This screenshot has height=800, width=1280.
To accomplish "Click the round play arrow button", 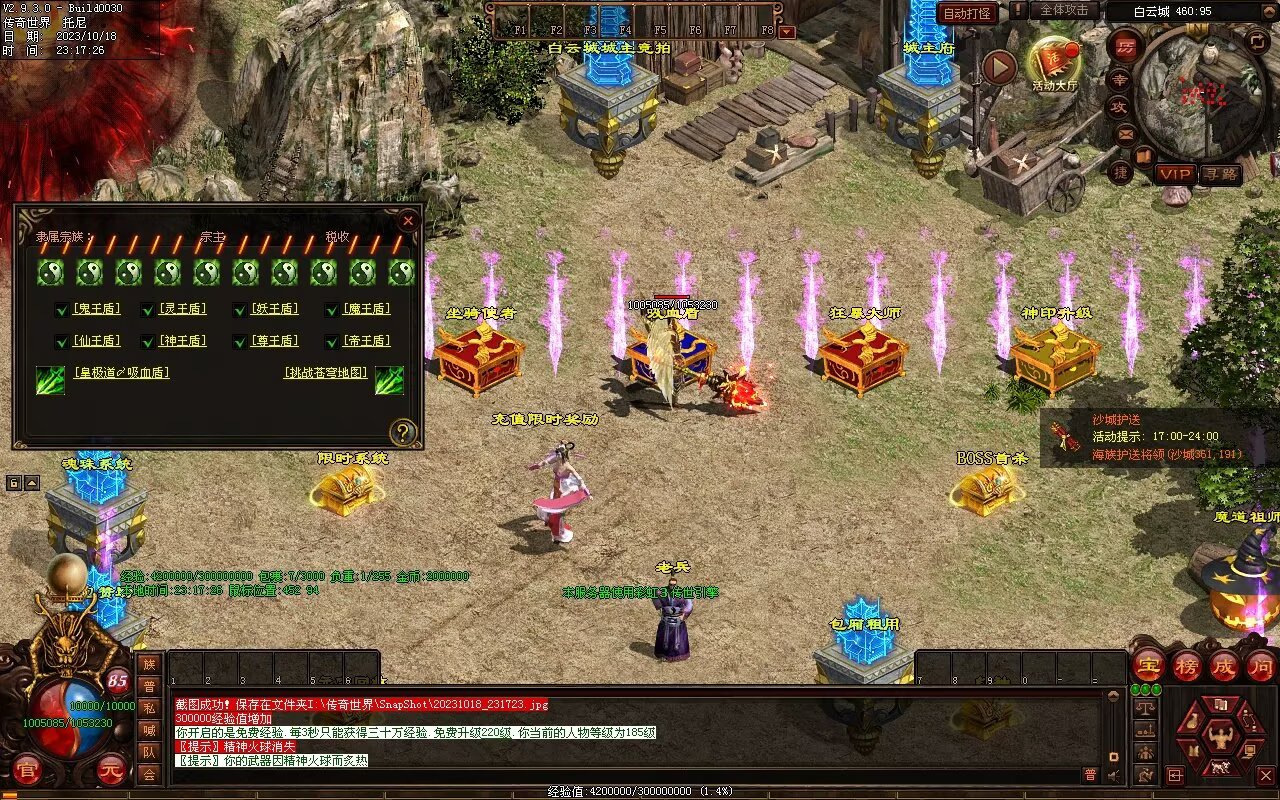I will (999, 67).
